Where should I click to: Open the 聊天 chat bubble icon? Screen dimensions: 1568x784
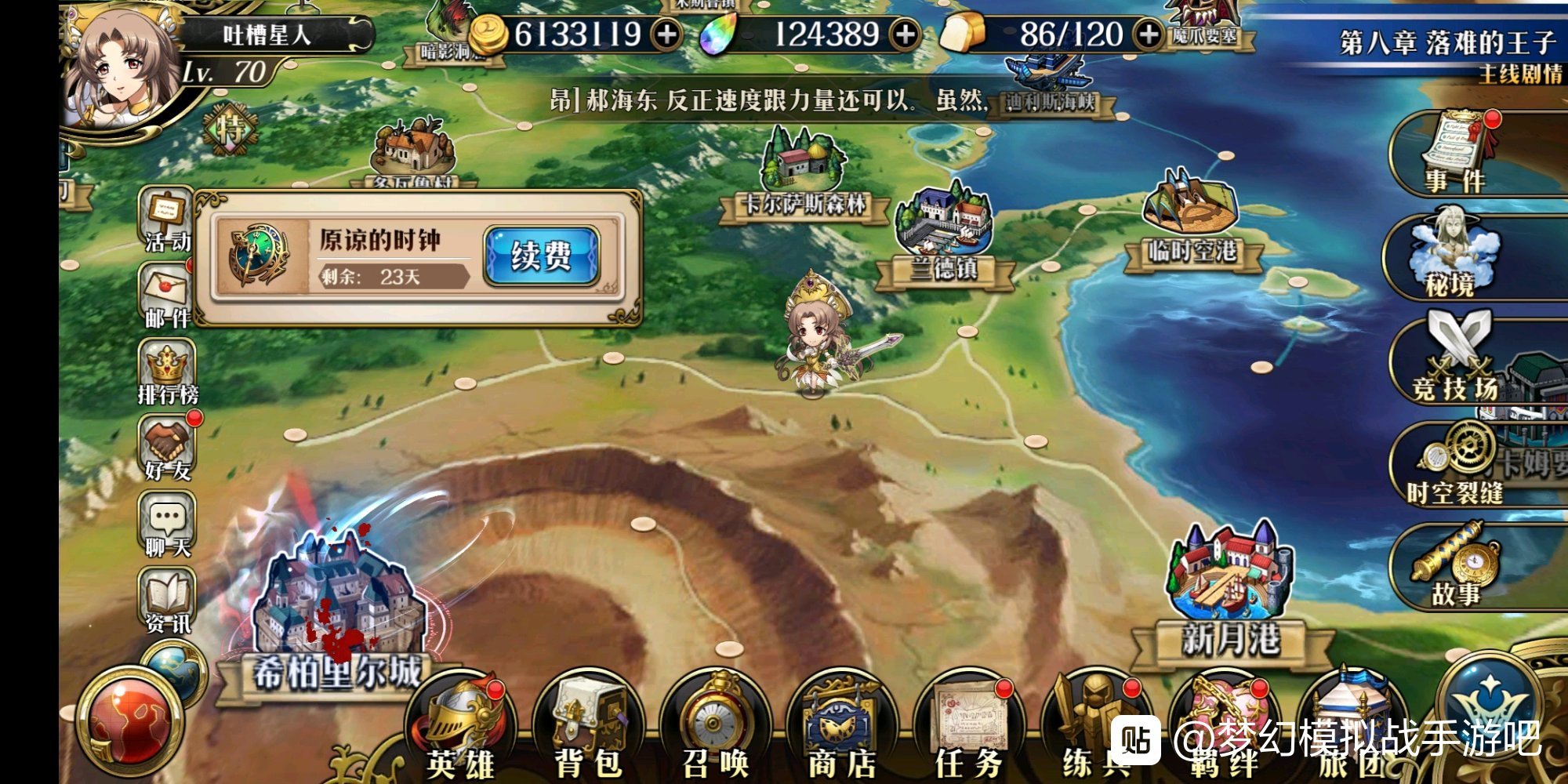(167, 524)
